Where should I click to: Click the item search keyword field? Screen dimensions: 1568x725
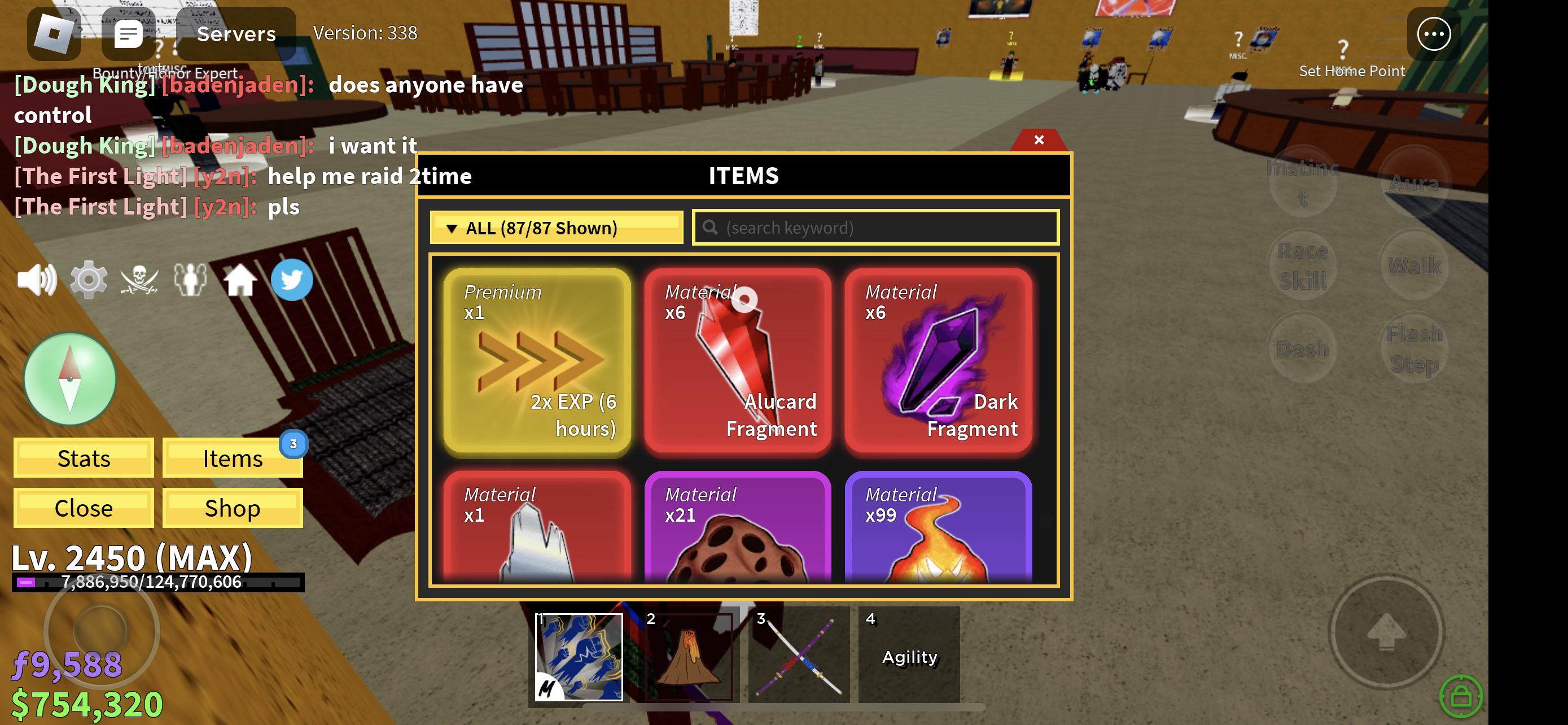tap(875, 228)
